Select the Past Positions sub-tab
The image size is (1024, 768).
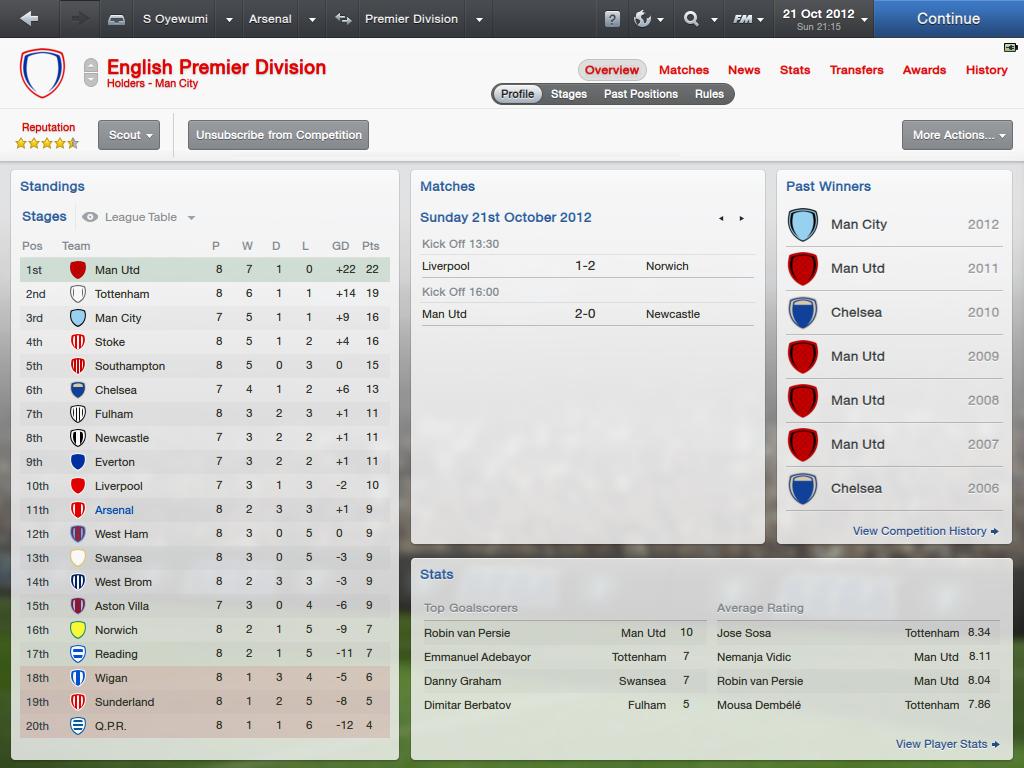tap(640, 94)
